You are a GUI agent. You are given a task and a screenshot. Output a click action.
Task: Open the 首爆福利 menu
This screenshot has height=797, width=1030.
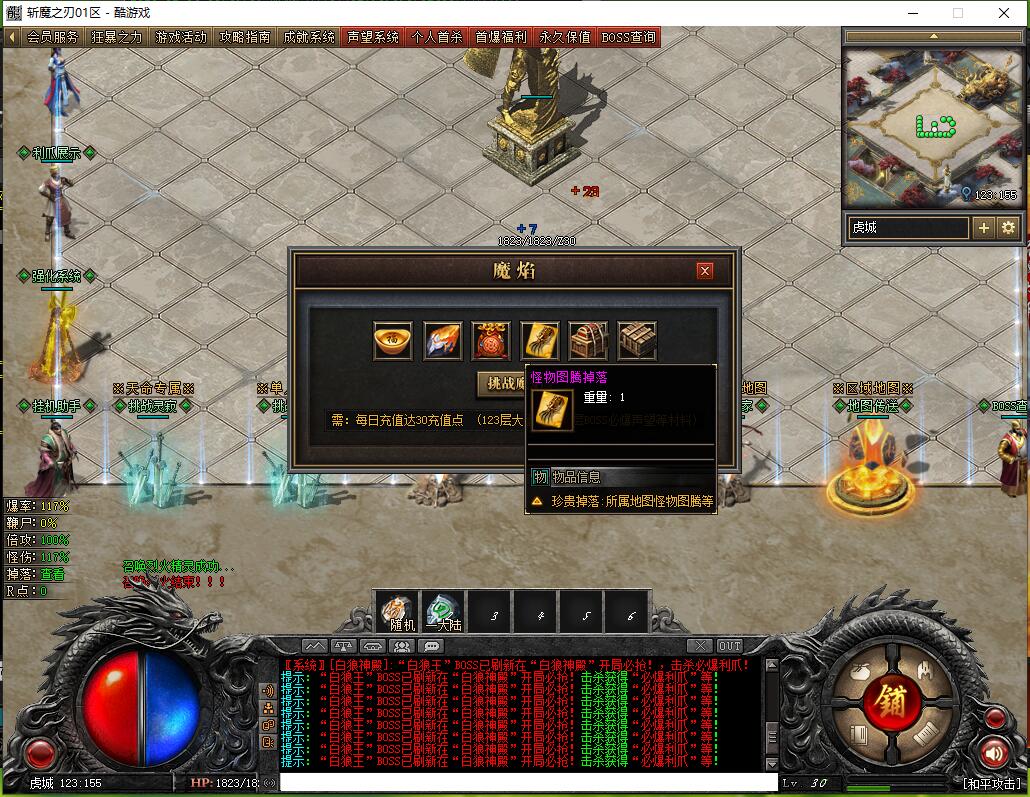point(501,37)
